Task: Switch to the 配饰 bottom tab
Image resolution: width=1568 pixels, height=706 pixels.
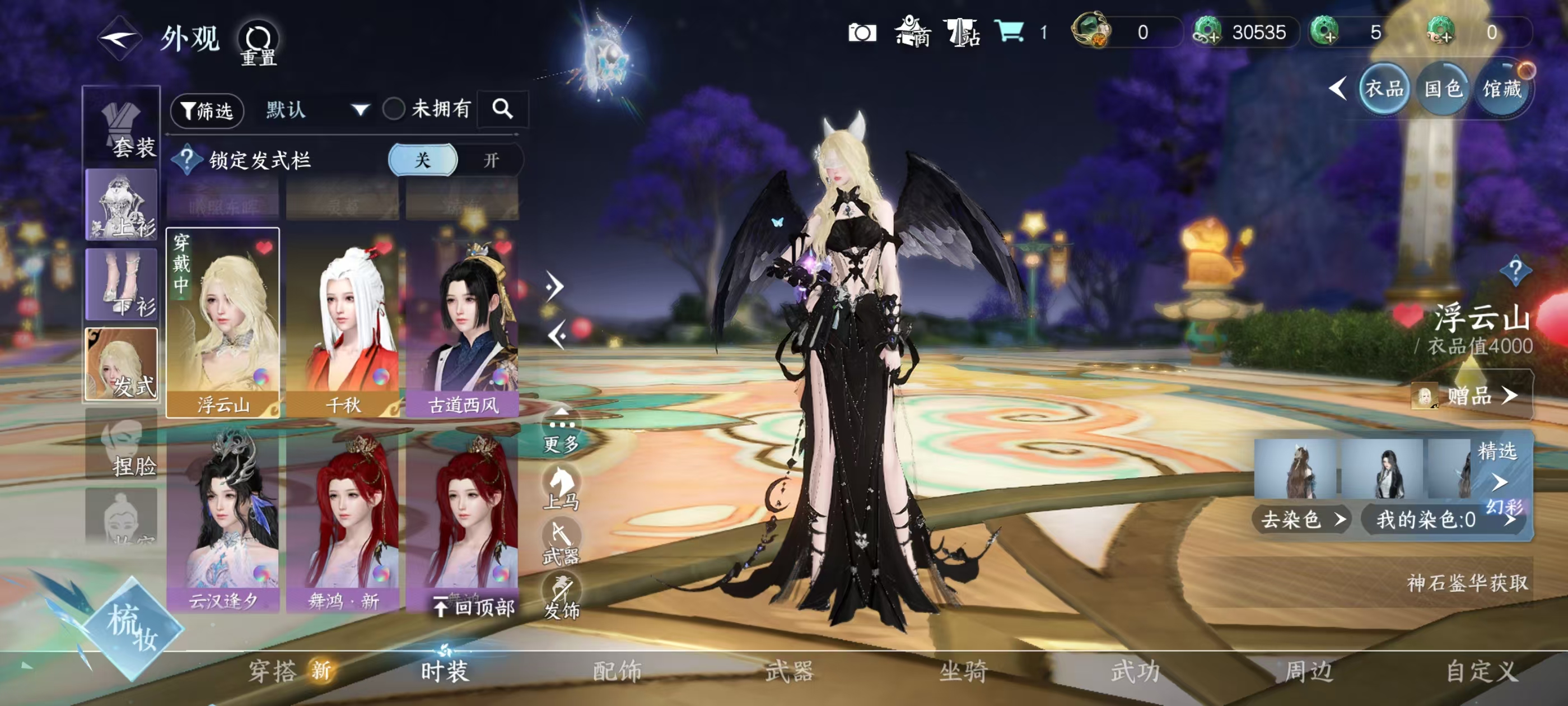Action: (617, 672)
